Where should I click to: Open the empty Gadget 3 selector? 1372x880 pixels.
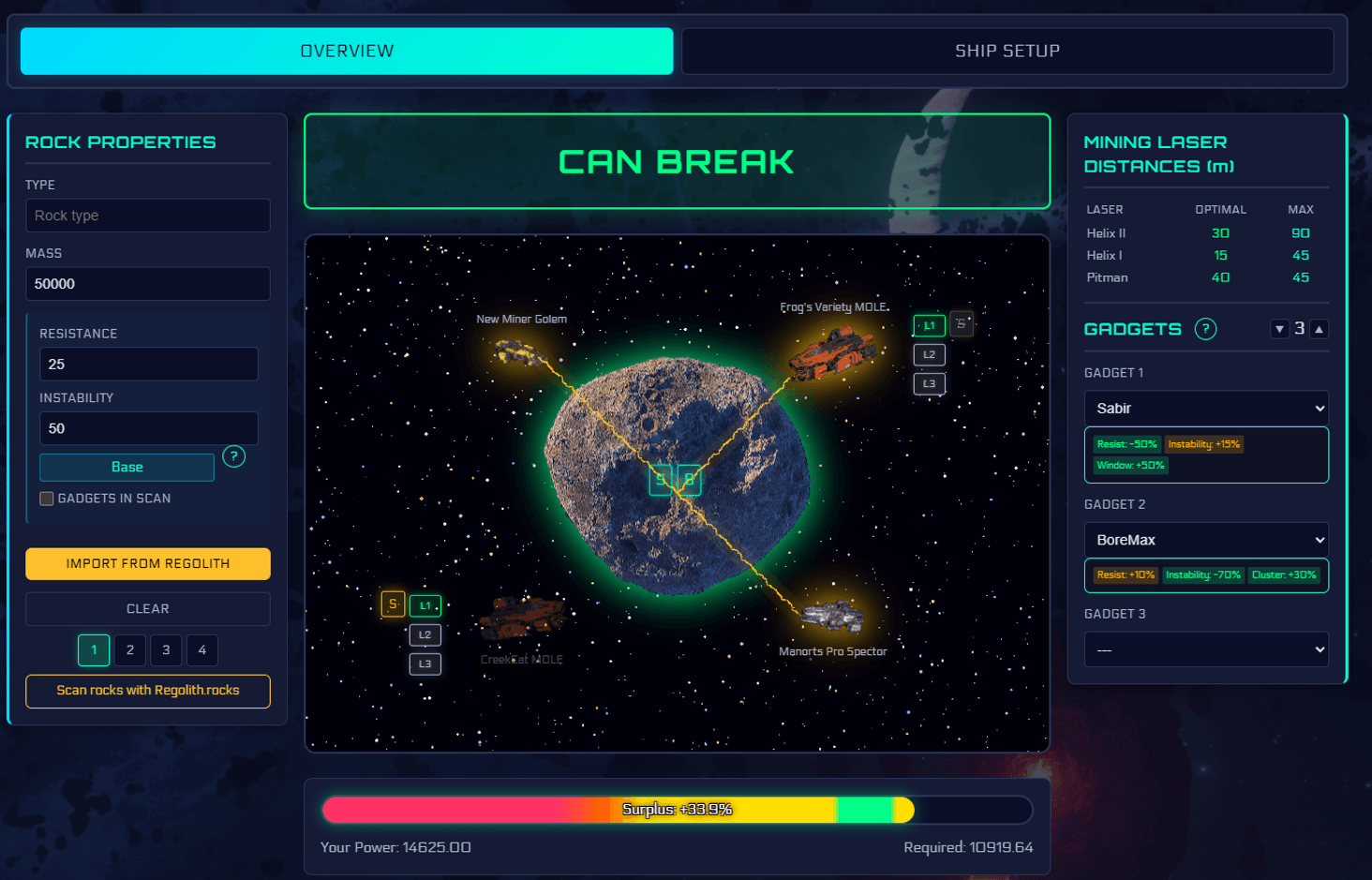click(x=1206, y=649)
